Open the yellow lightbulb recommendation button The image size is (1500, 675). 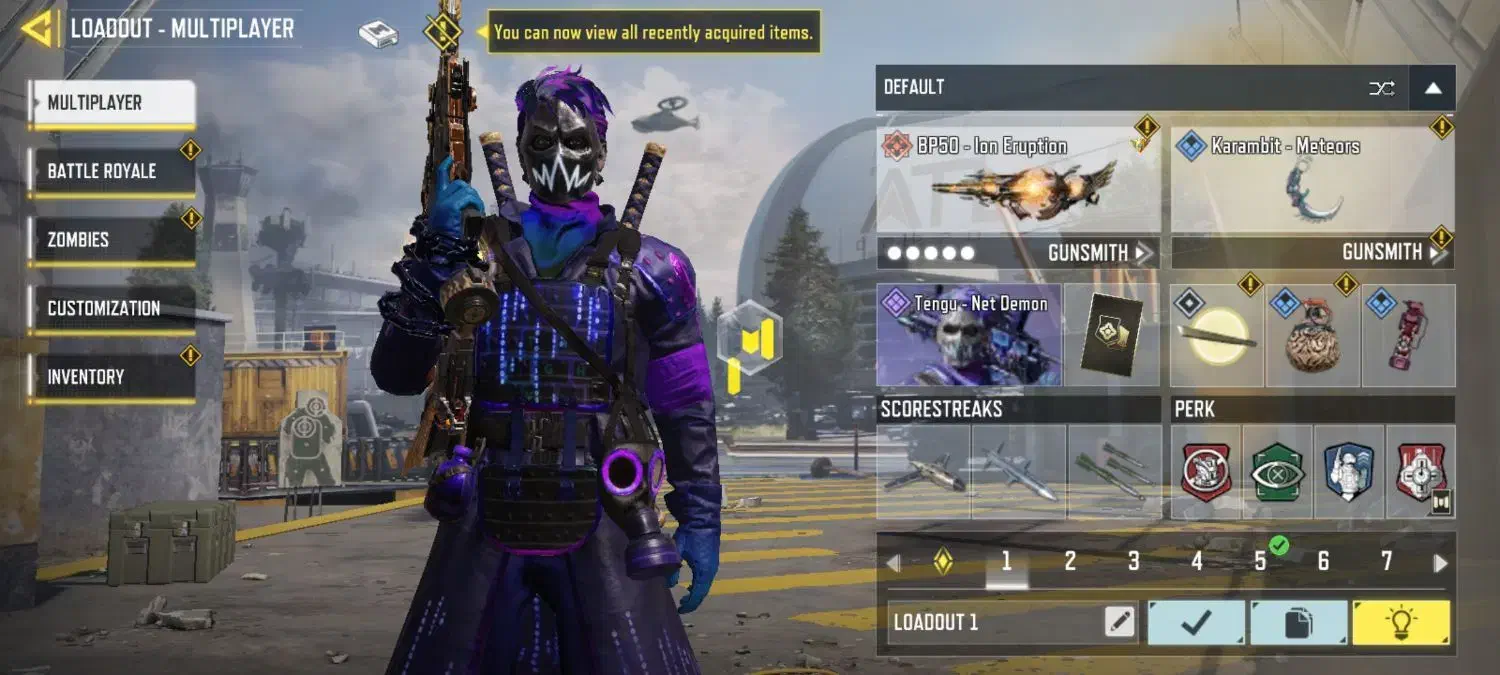pos(1400,623)
